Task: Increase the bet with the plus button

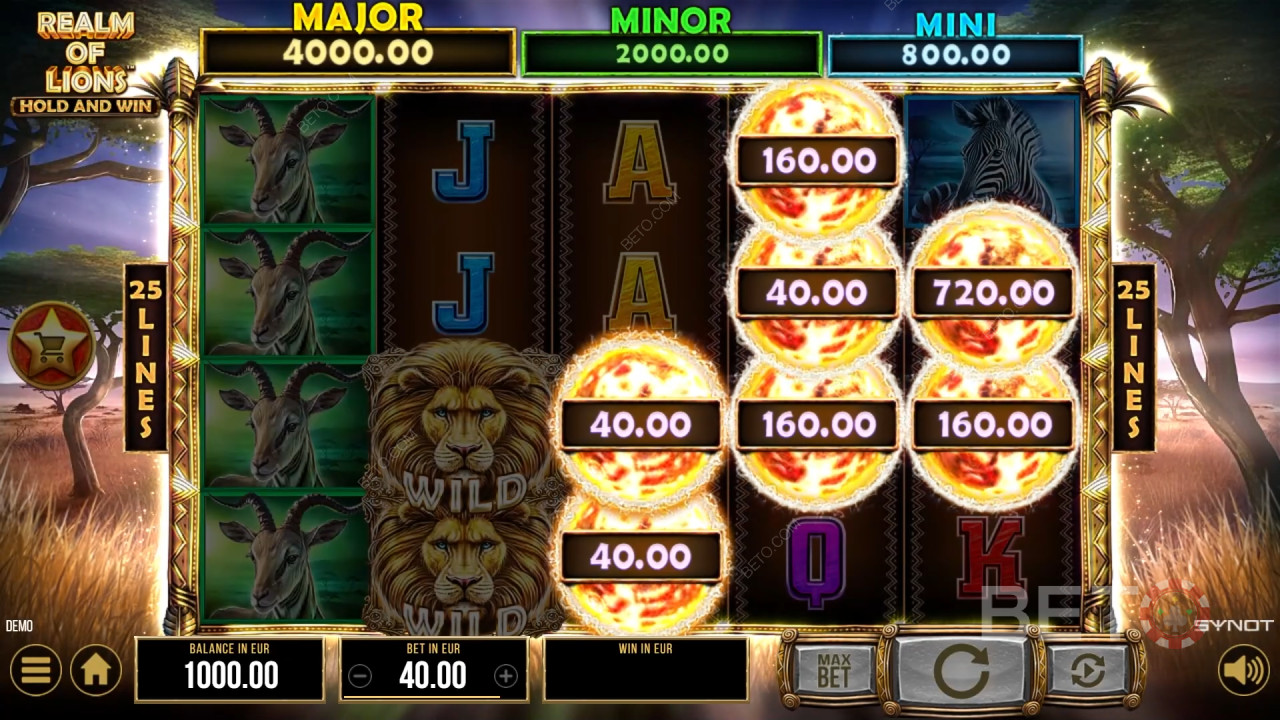Action: (506, 677)
